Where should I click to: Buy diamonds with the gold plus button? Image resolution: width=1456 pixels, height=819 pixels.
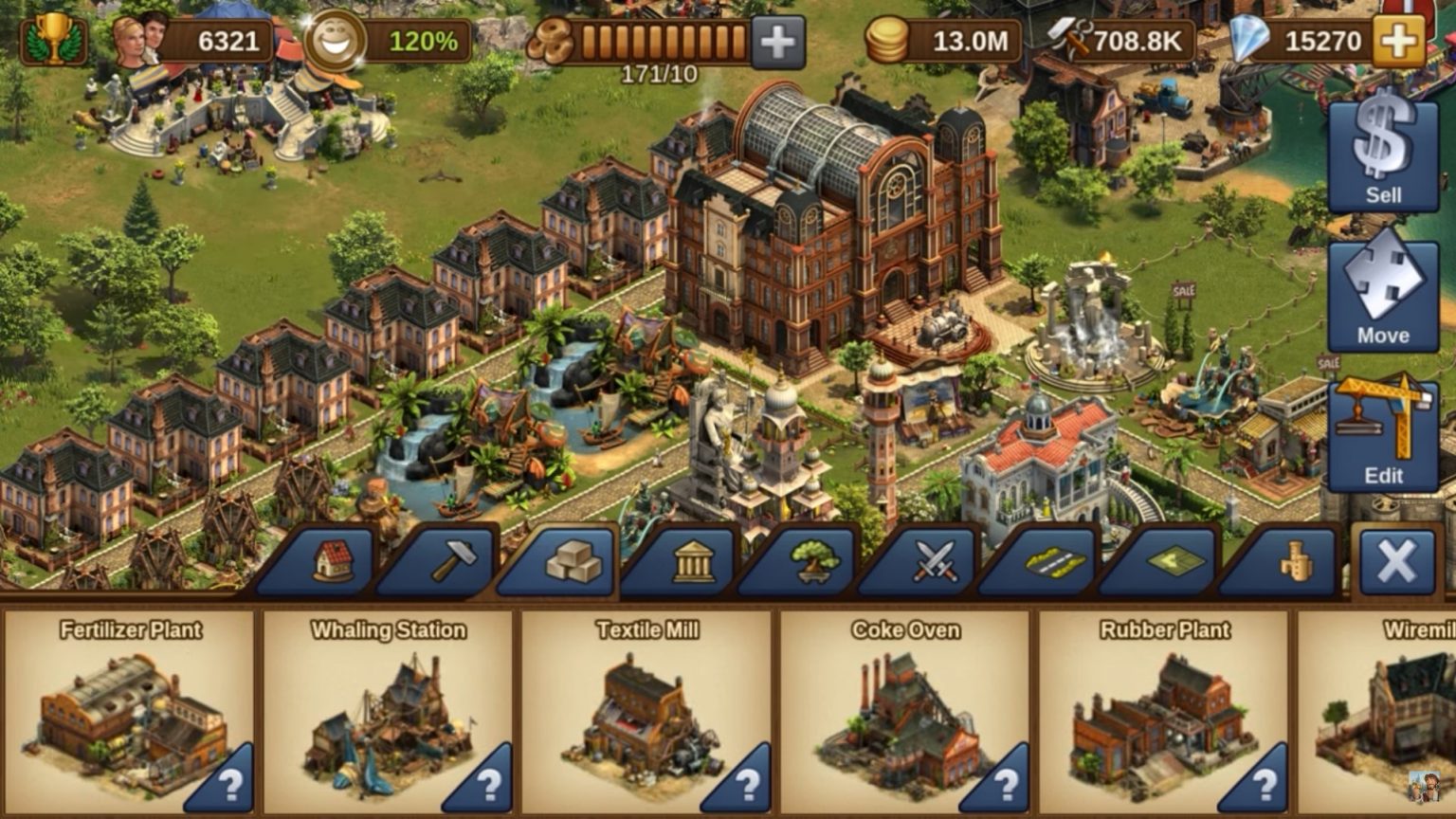1398,42
